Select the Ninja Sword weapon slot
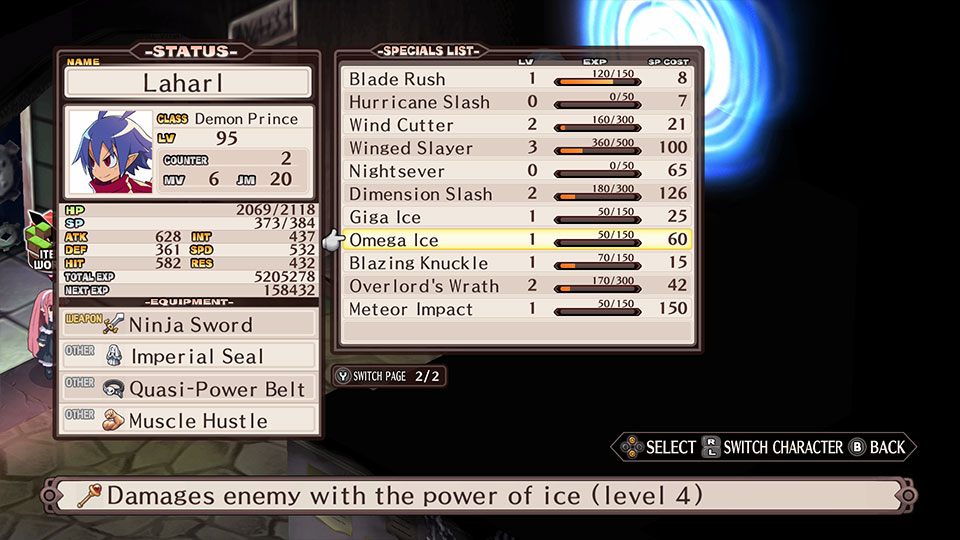 (189, 324)
